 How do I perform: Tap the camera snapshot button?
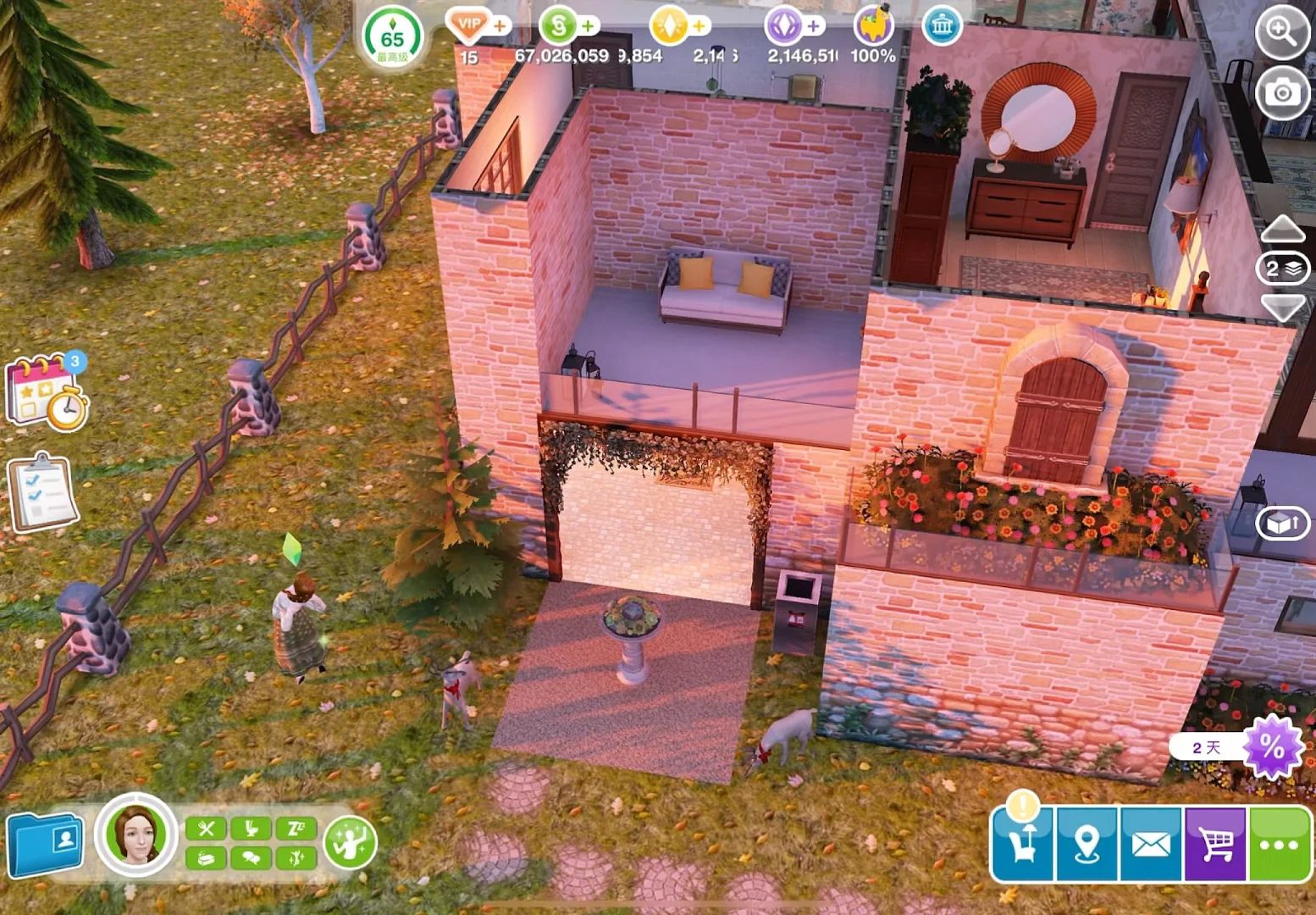[1282, 92]
